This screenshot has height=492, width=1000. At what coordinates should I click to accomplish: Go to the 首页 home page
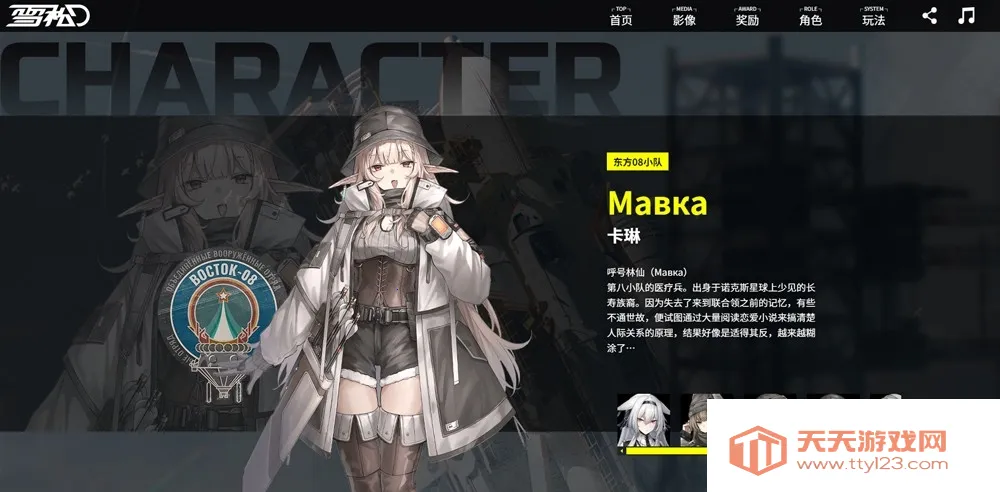click(621, 17)
